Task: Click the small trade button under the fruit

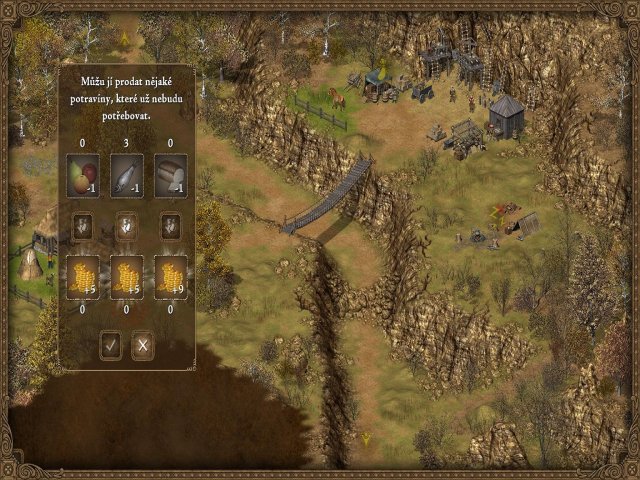Action: [83, 227]
